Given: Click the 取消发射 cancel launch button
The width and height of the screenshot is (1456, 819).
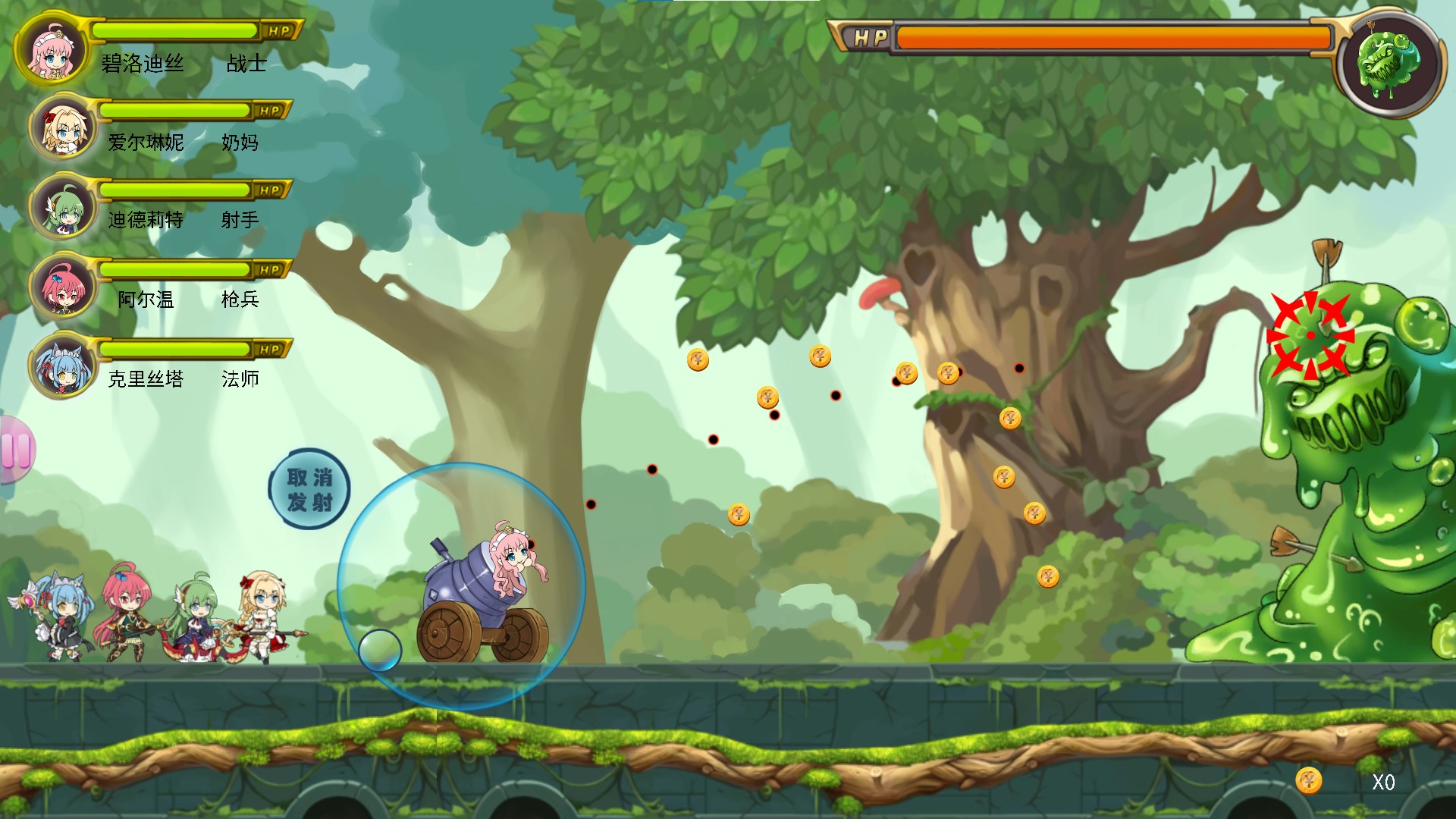Looking at the screenshot, I should (x=309, y=489).
